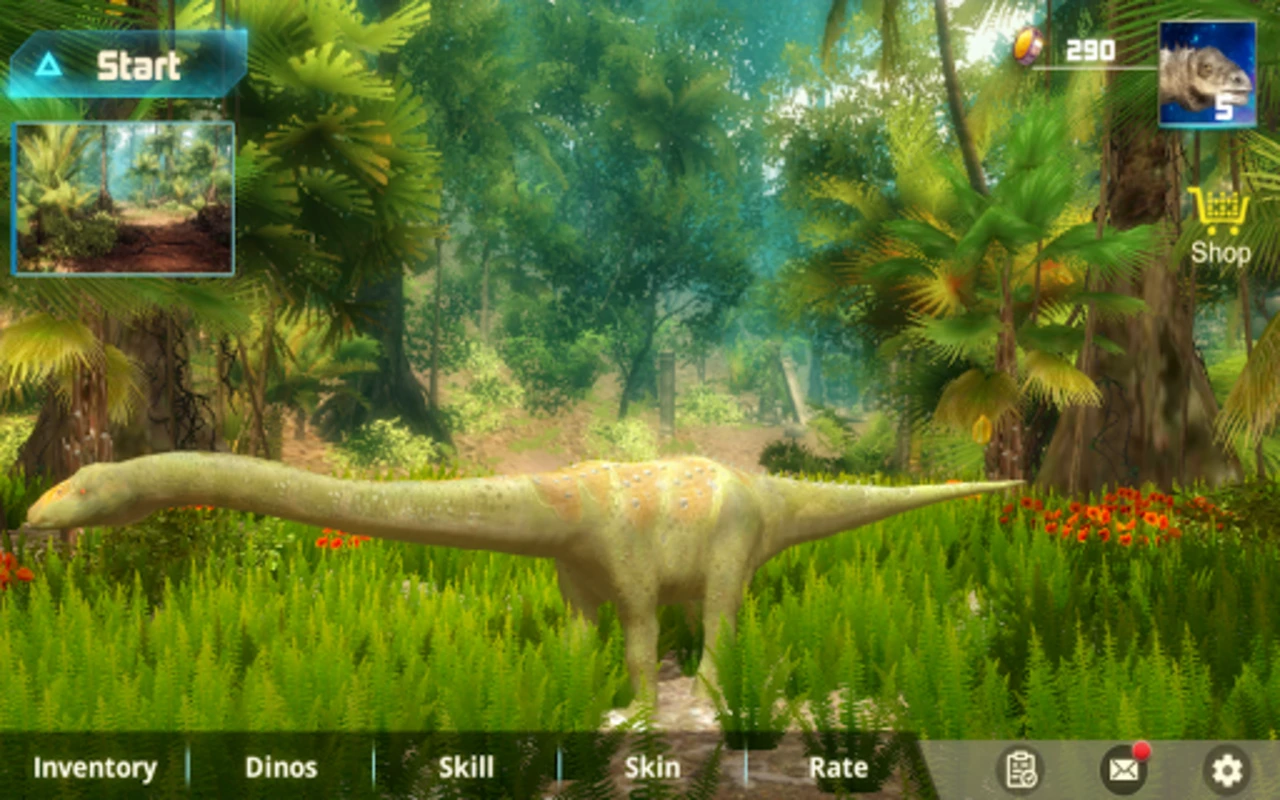
Task: Open the settings gear icon
Action: pyautogui.click(x=1226, y=768)
